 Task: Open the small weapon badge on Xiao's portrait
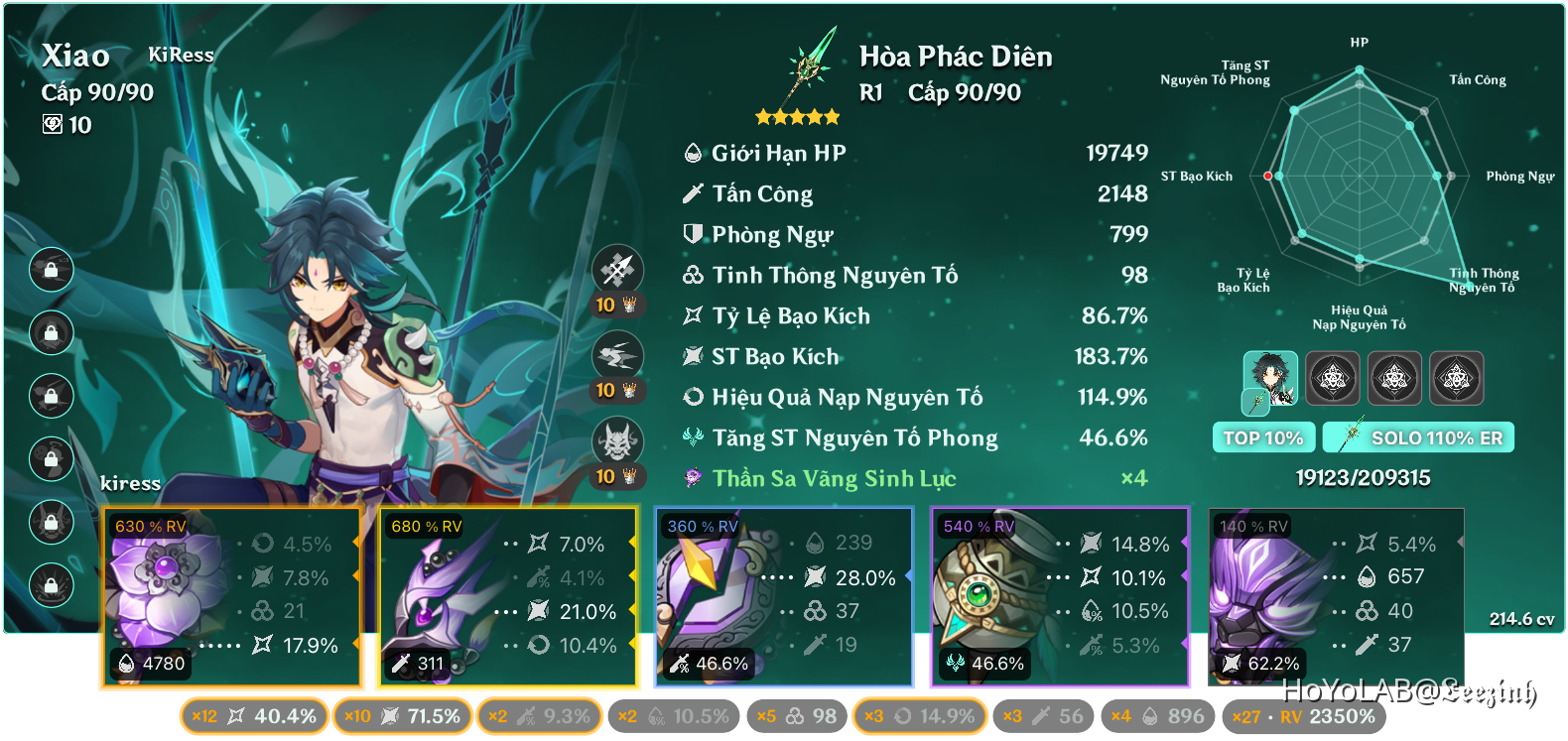[1258, 403]
